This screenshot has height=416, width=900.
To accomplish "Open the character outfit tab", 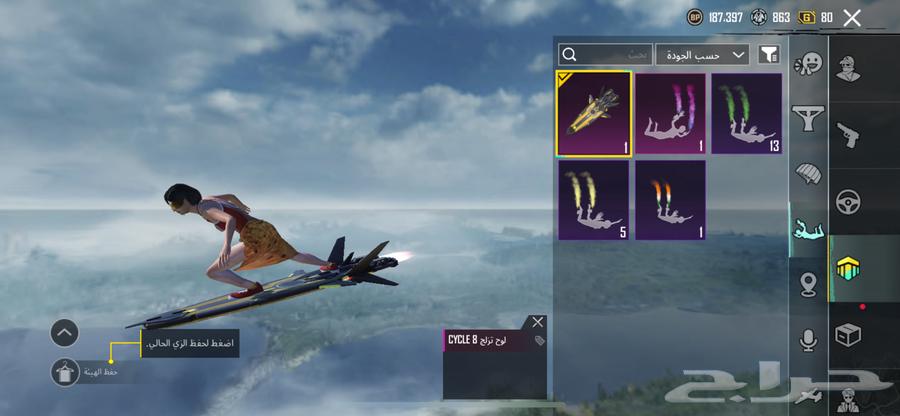I will pyautogui.click(x=848, y=68).
